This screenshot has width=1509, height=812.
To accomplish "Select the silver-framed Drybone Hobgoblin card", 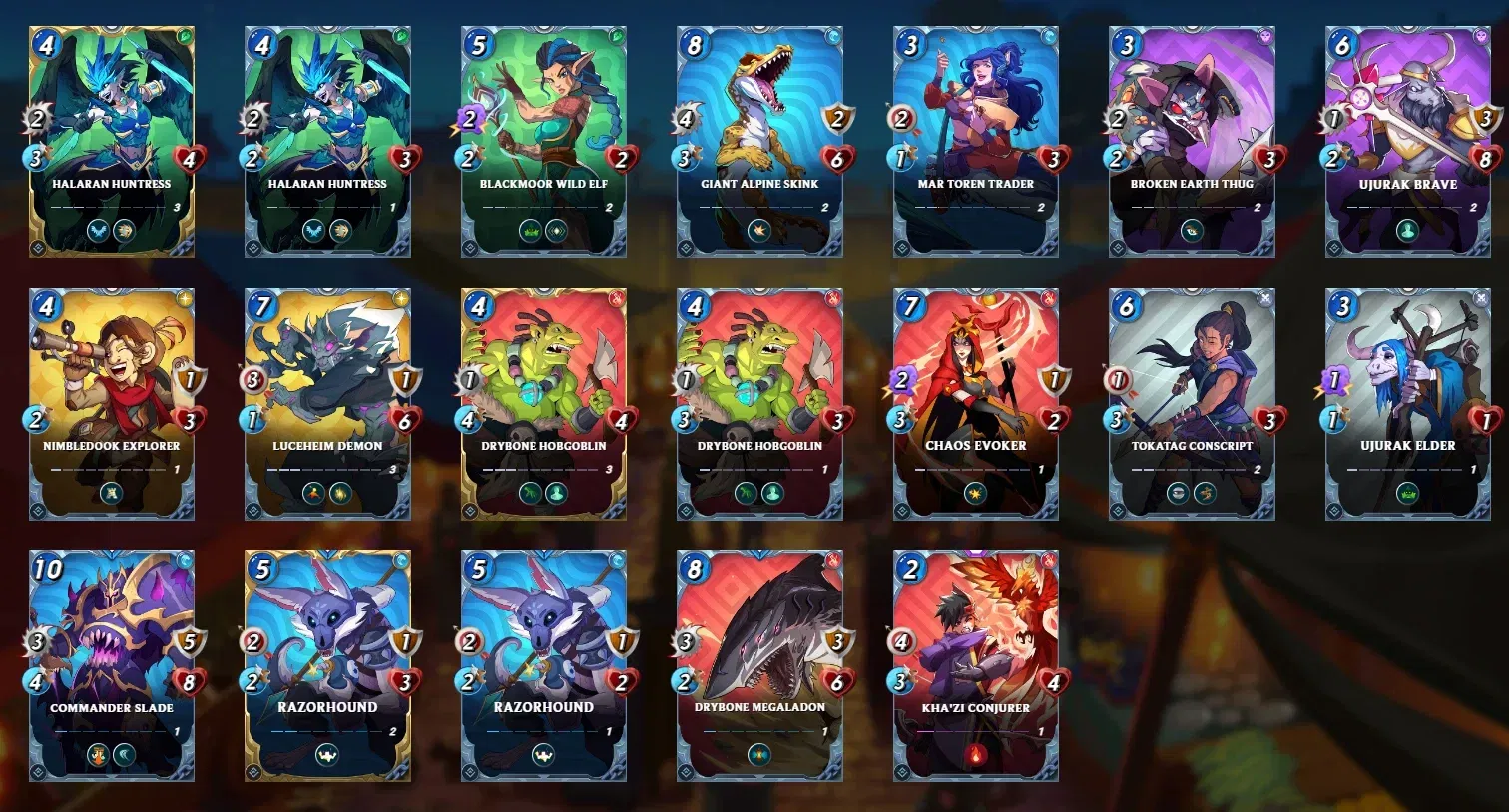I will point(759,403).
